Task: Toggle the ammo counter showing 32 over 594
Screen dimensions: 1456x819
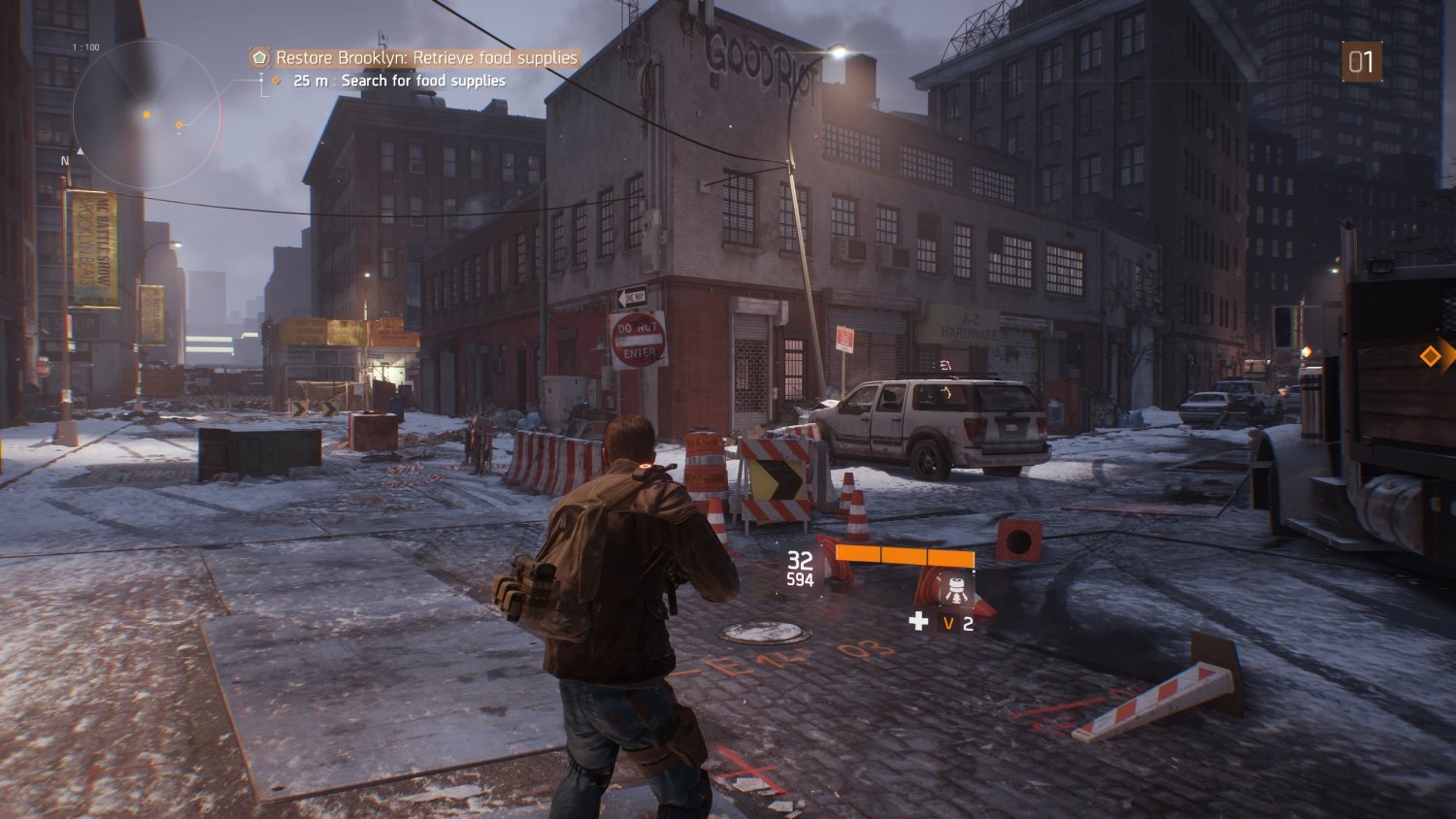Action: click(x=800, y=570)
